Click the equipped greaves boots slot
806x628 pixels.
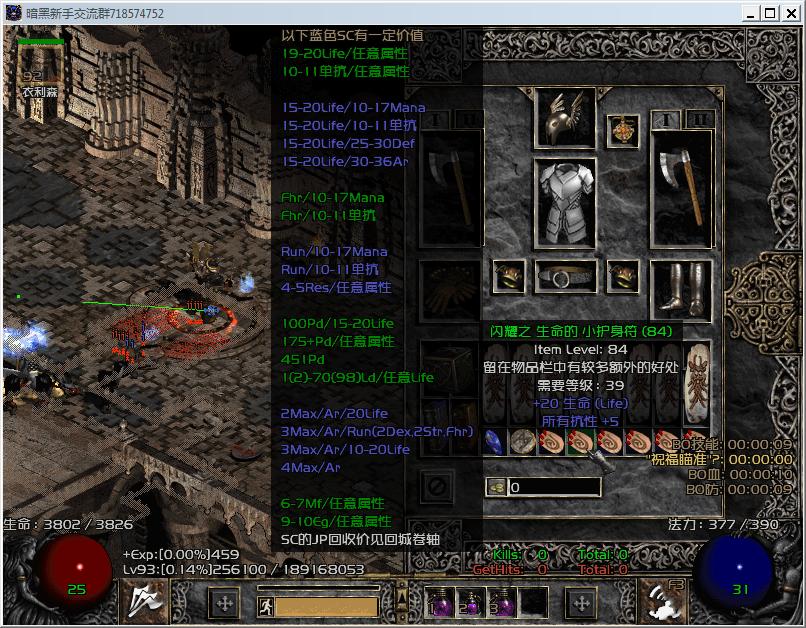click(x=682, y=289)
